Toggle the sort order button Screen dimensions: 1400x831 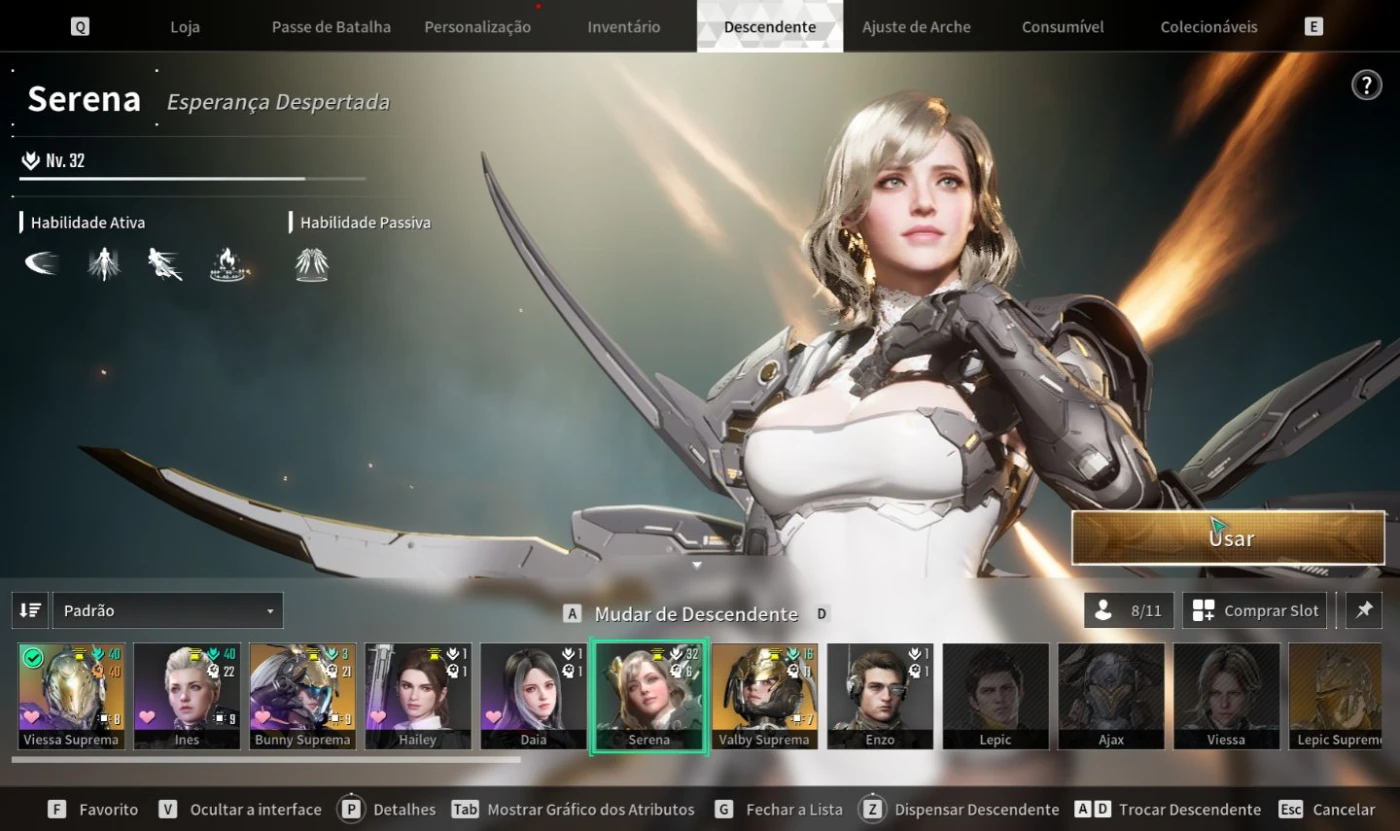(x=30, y=610)
